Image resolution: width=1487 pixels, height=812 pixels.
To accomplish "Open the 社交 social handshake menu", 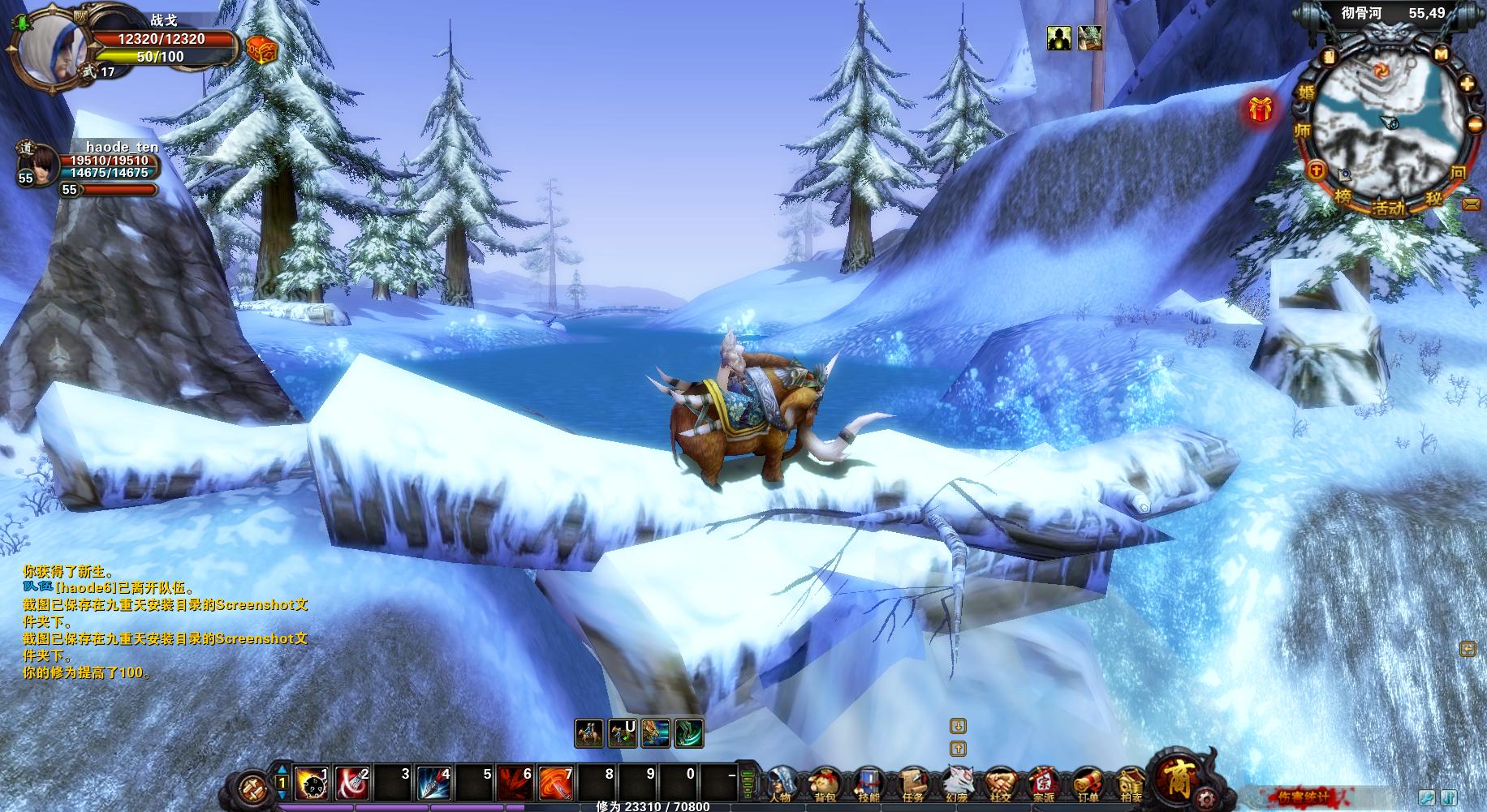I will point(1000,784).
